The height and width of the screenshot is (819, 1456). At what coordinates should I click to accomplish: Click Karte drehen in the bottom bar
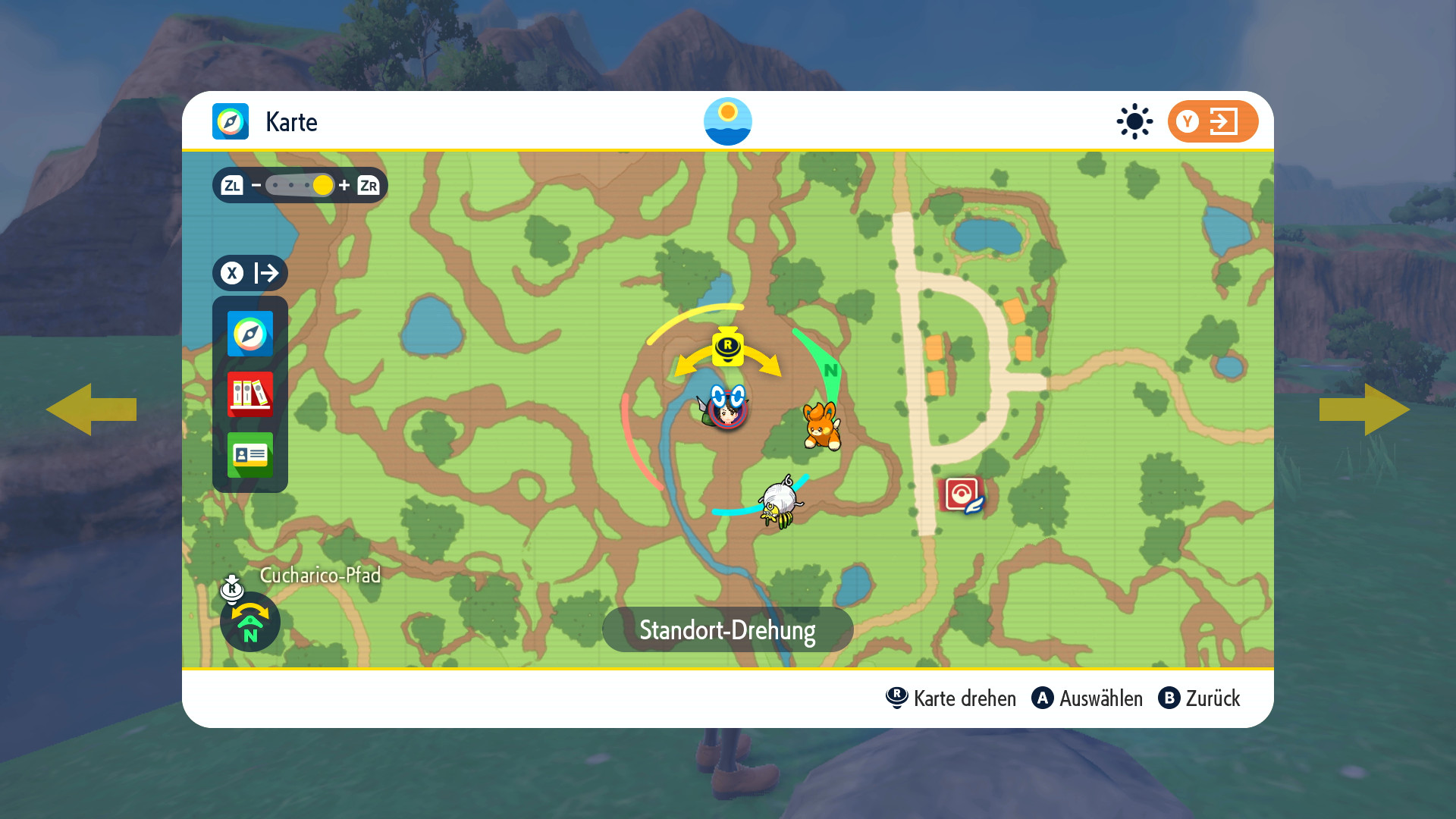pos(951,698)
